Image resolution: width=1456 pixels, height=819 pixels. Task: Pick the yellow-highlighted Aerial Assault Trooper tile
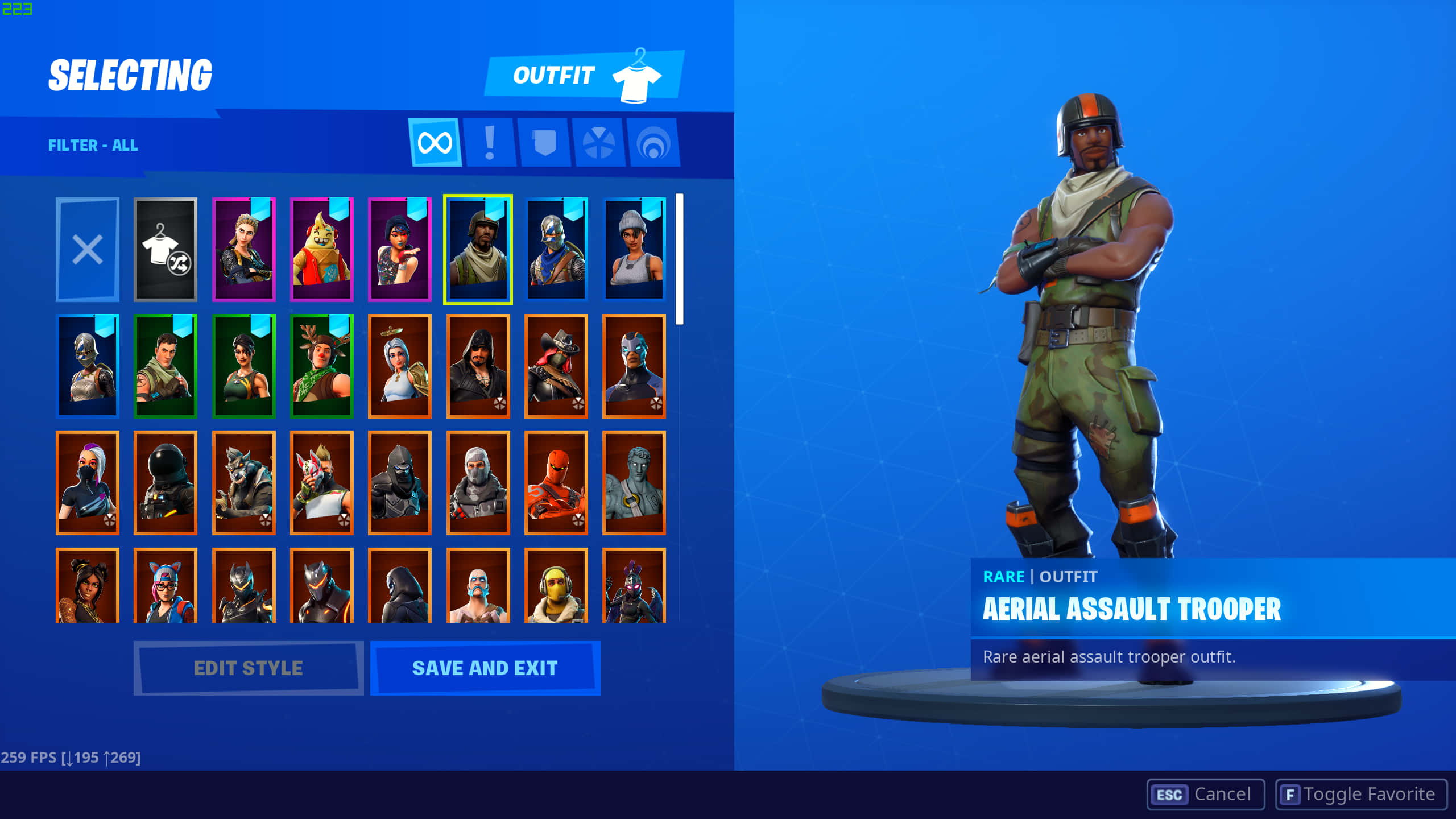(x=478, y=250)
